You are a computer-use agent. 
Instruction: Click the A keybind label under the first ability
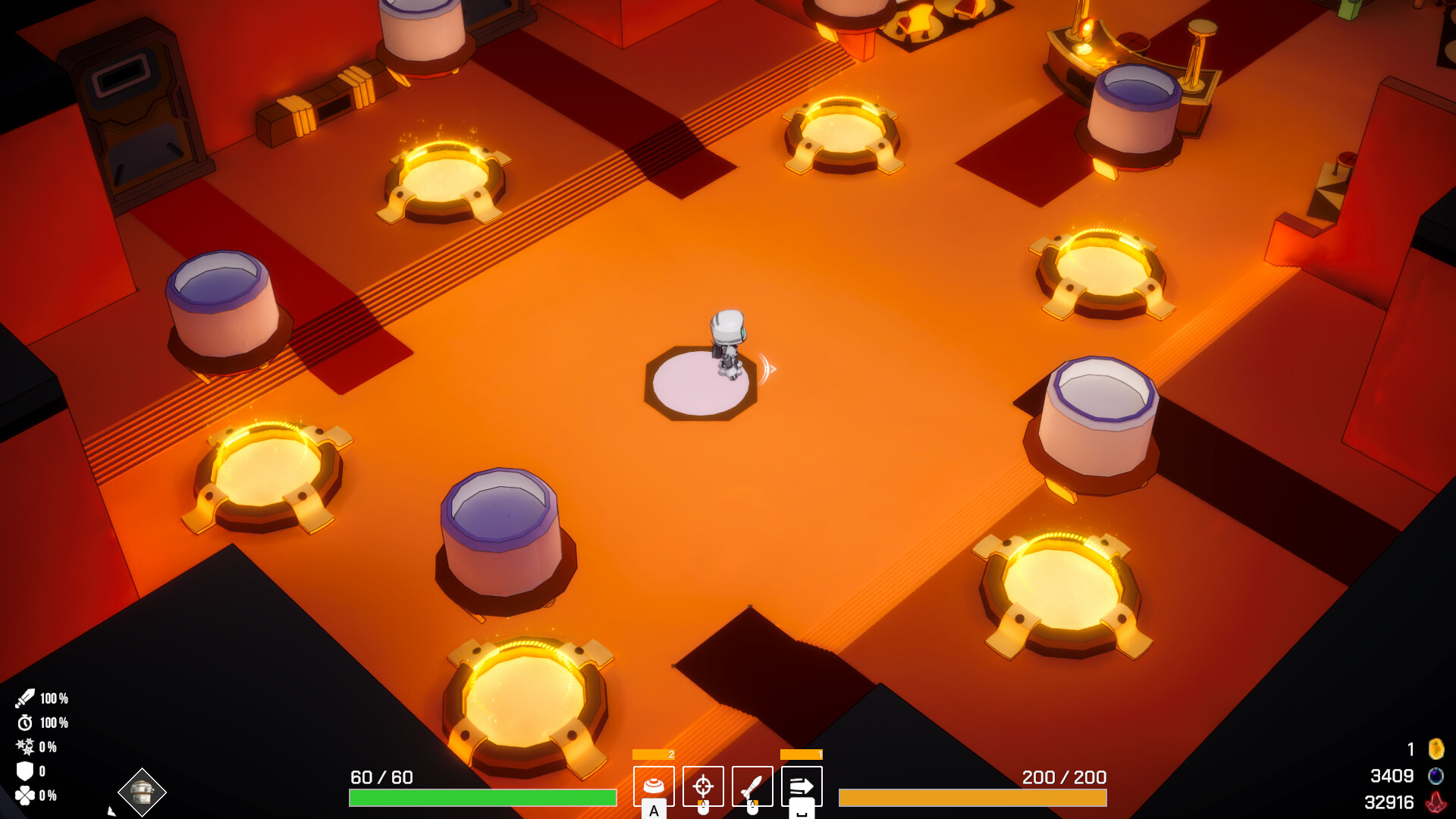click(x=654, y=811)
